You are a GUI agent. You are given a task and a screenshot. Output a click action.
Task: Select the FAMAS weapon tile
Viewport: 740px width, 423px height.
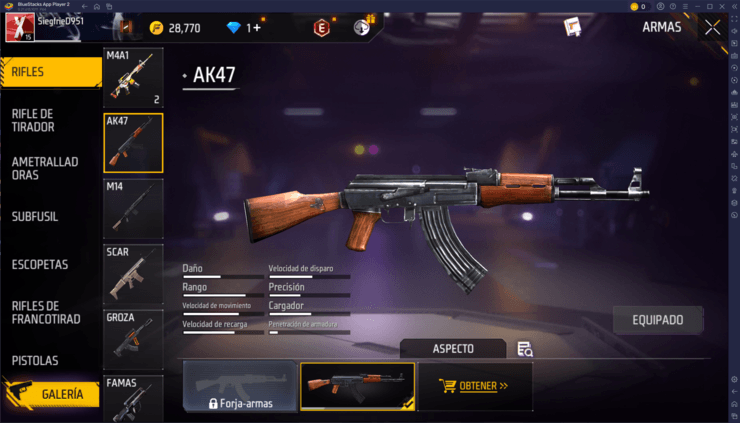click(133, 399)
